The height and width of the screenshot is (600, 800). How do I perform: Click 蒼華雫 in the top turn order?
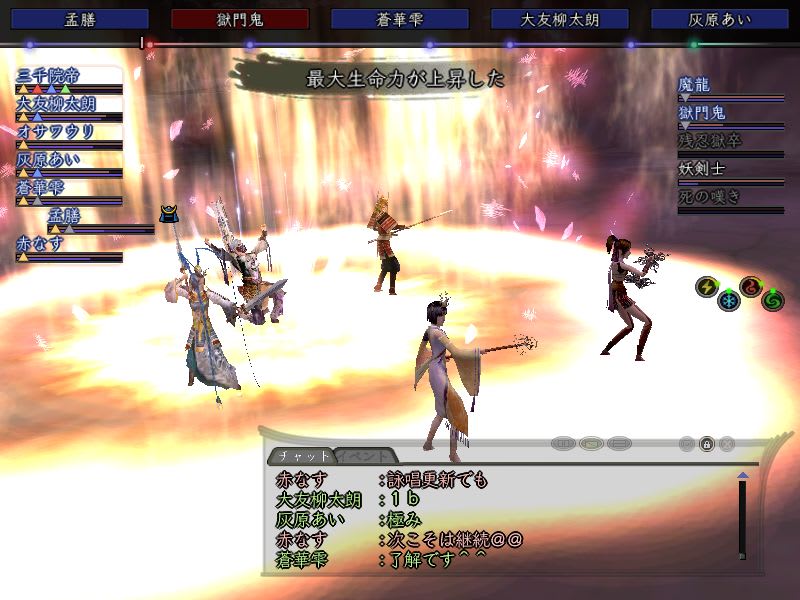[400, 19]
